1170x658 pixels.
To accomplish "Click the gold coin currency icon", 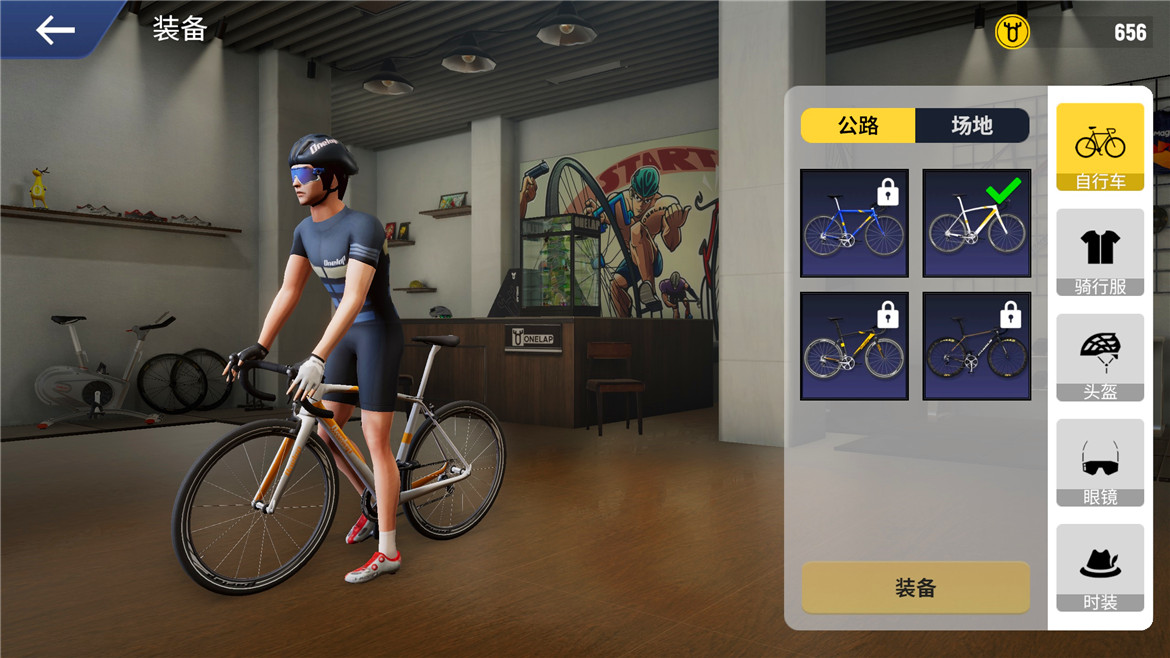I will point(1012,33).
